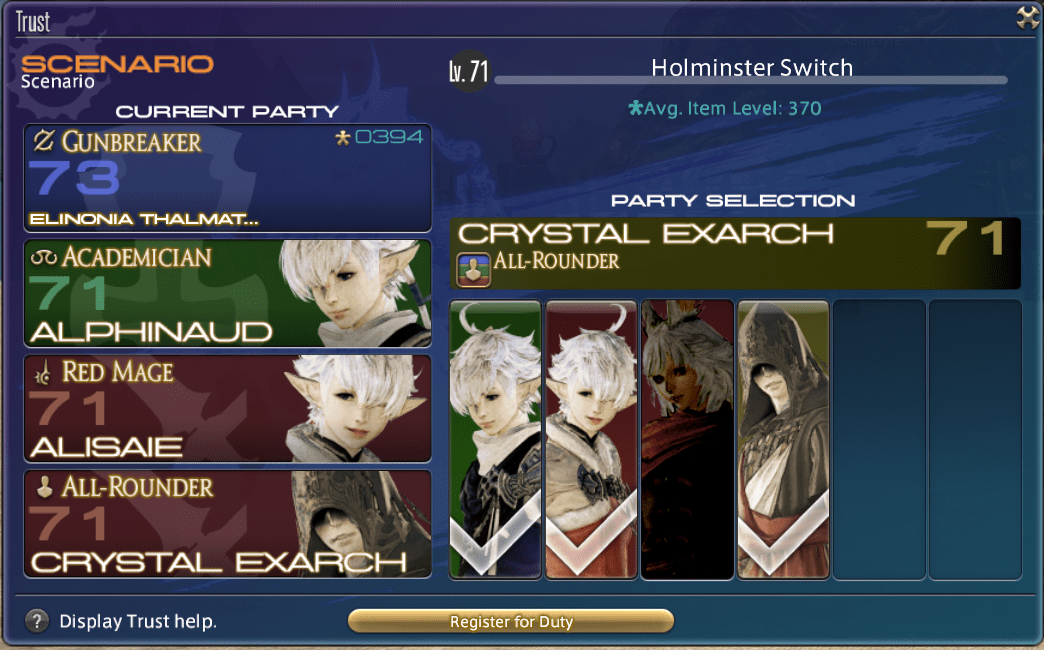
Task: Choose the Red Mage Alisaie party row
Action: [x=228, y=408]
